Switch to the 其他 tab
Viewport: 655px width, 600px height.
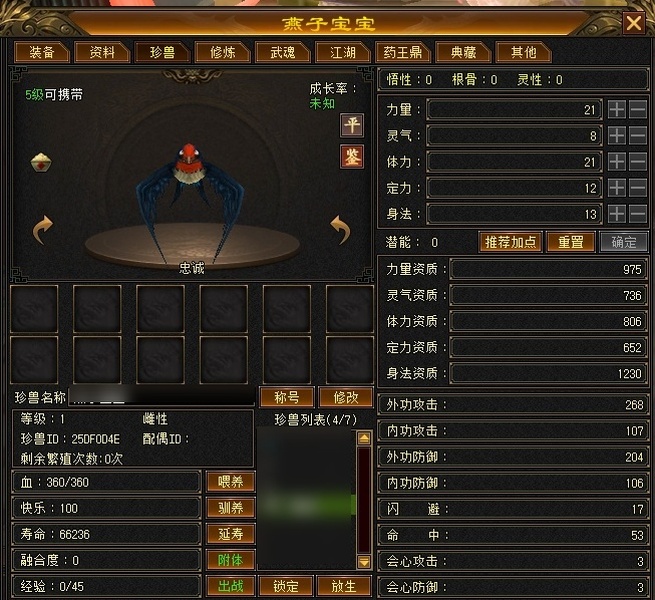pos(523,52)
